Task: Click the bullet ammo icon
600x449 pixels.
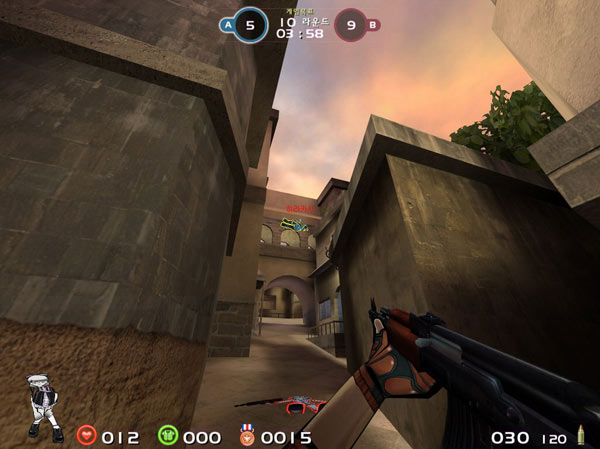Action: [580, 436]
